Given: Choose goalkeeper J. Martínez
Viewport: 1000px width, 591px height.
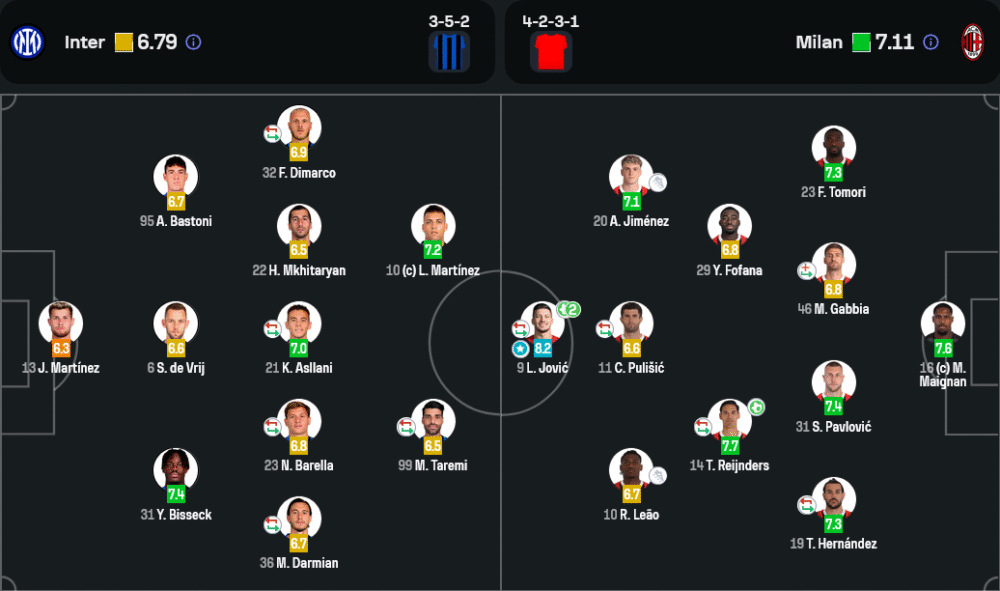Looking at the screenshot, I should point(61,323).
